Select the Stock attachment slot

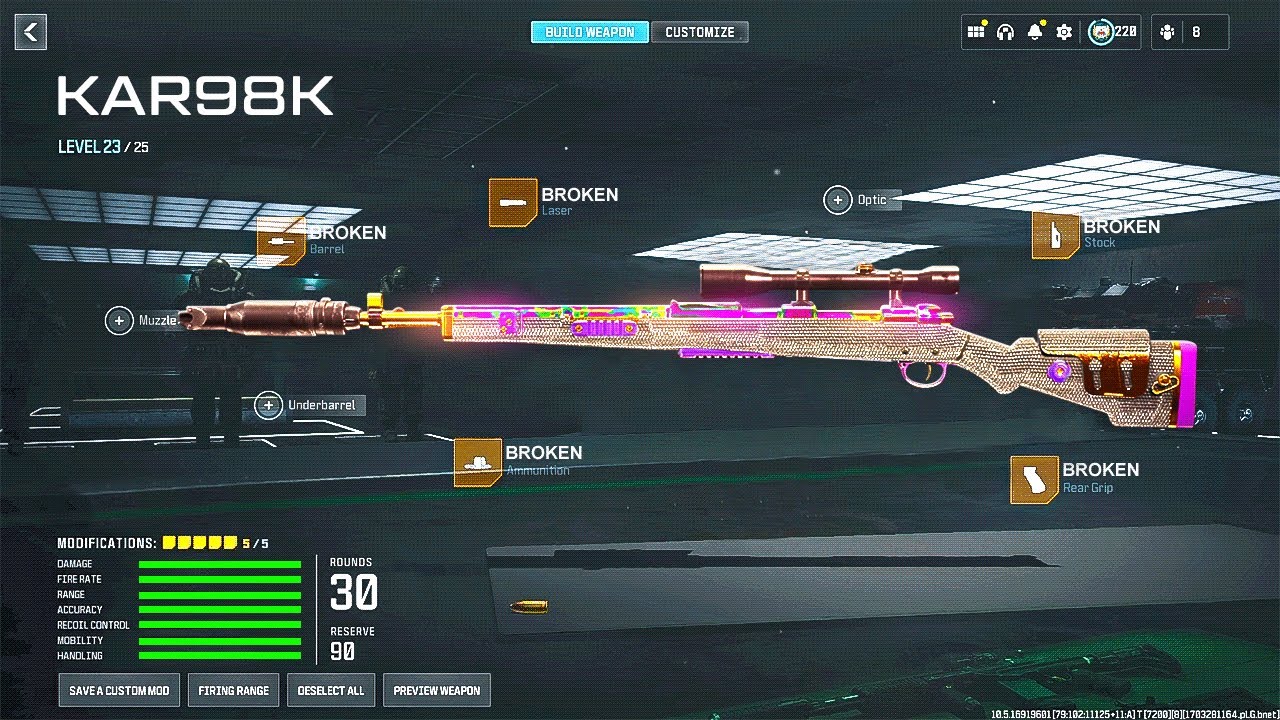point(1056,235)
